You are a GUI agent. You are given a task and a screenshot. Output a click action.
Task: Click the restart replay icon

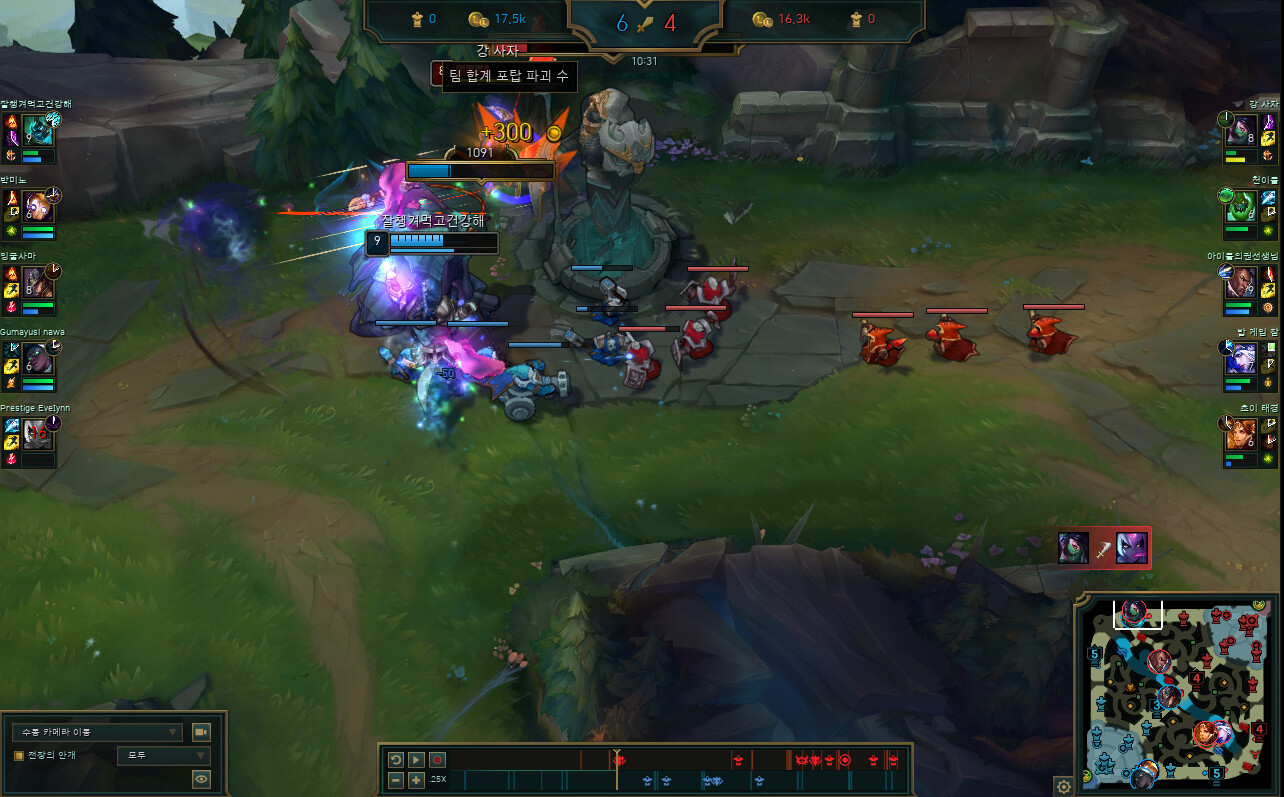coord(394,760)
